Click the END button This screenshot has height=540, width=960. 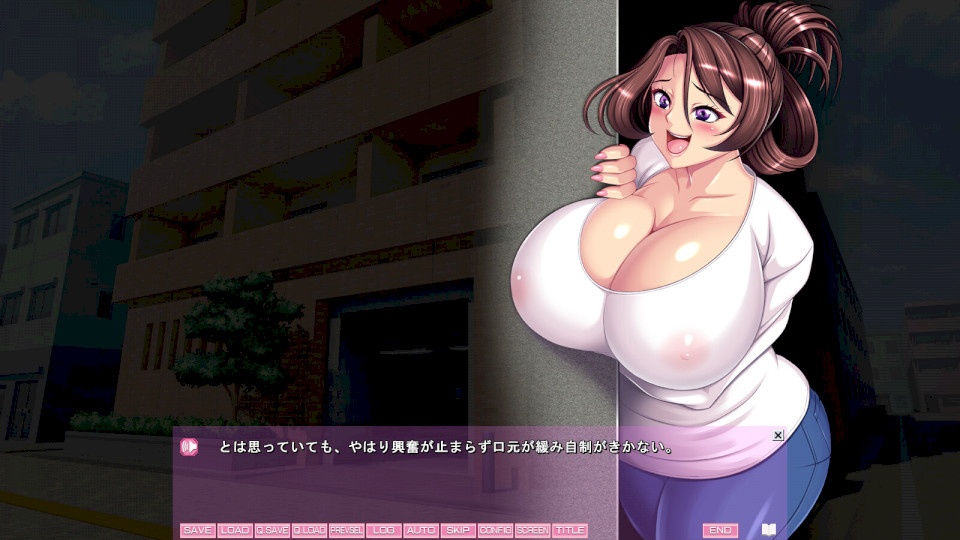point(720,530)
